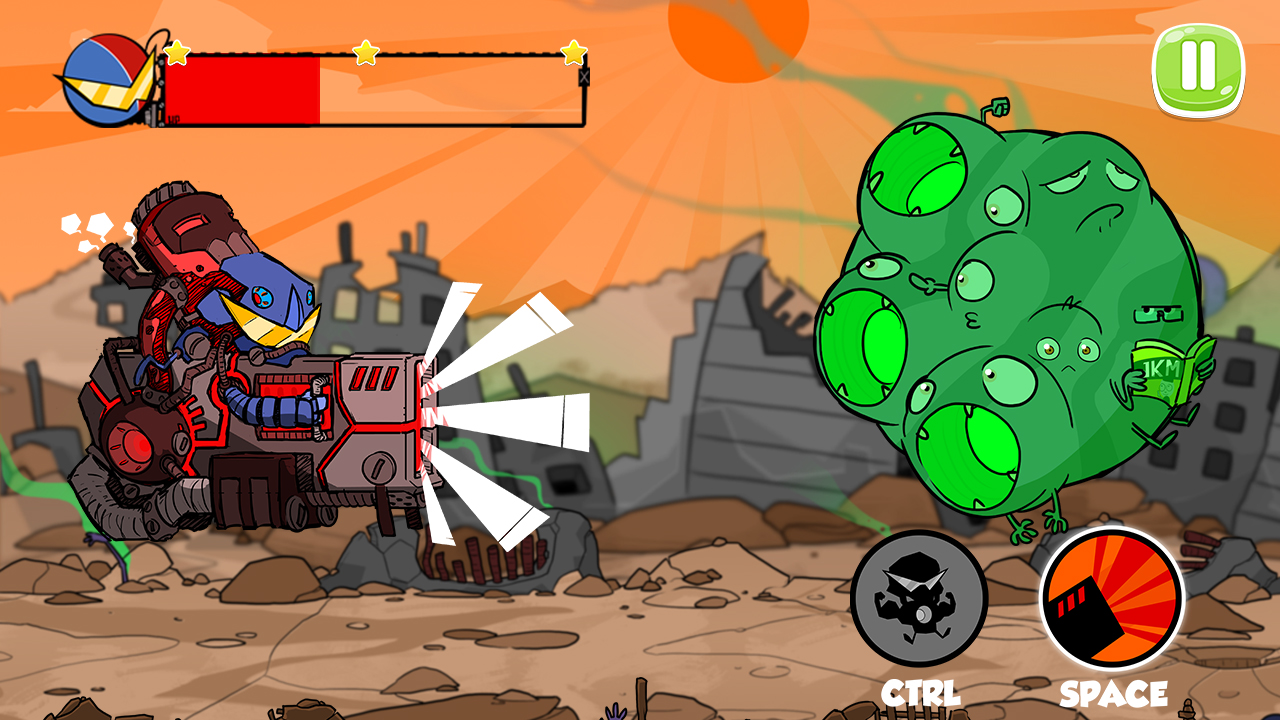Click the first star on the HP bar
The height and width of the screenshot is (720, 1280).
175,52
